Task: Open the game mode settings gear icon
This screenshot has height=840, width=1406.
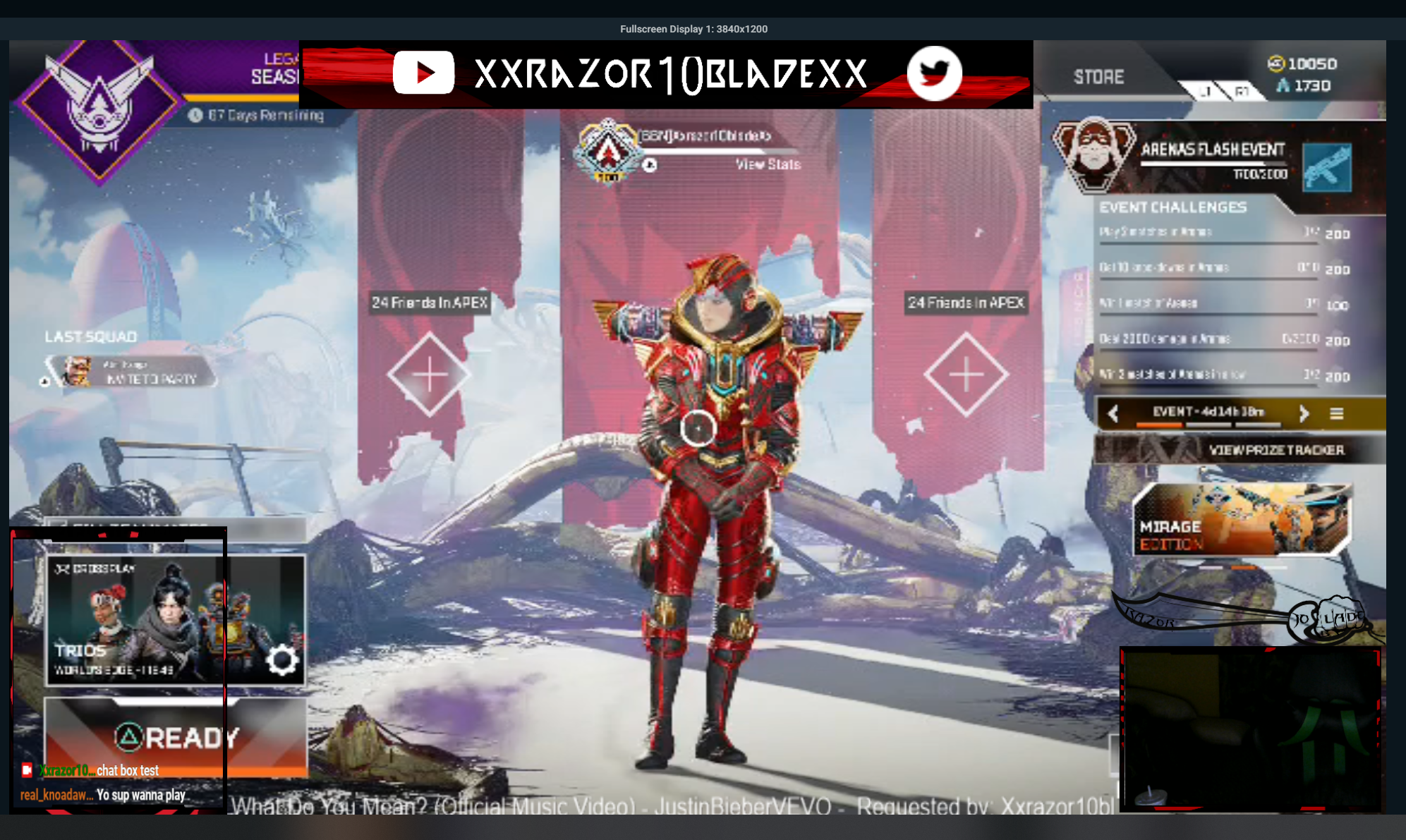Action: (x=282, y=660)
